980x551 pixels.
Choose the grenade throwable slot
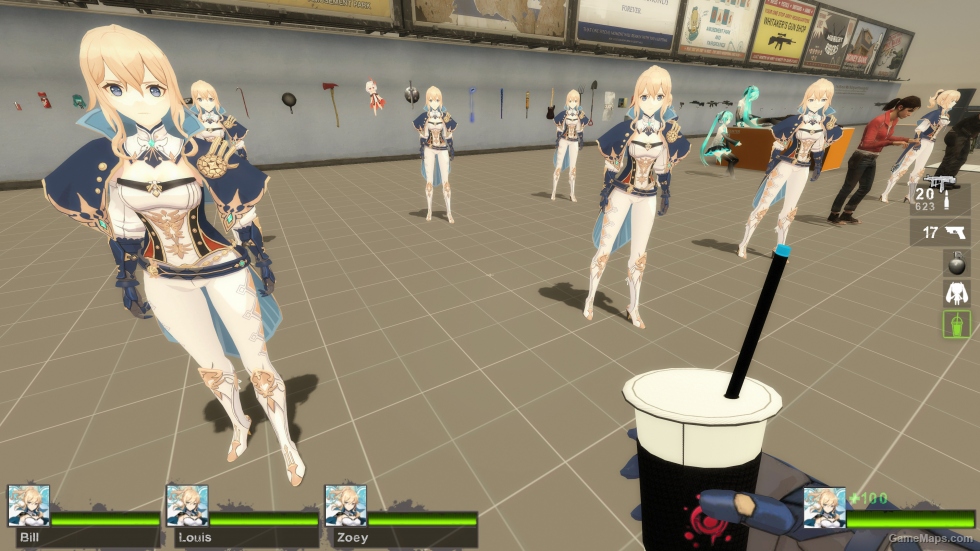click(956, 262)
